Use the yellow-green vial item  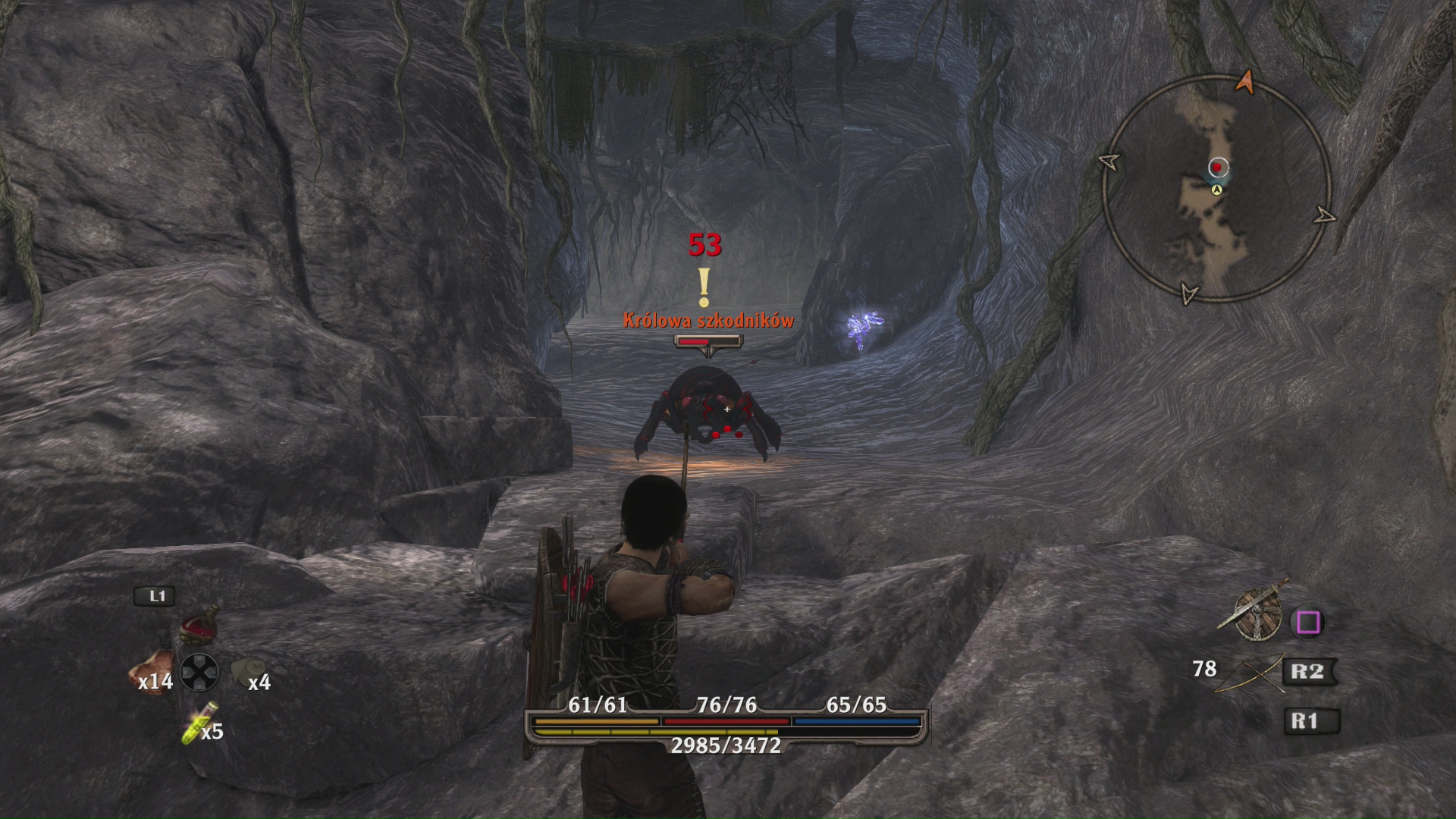pyautogui.click(x=199, y=722)
